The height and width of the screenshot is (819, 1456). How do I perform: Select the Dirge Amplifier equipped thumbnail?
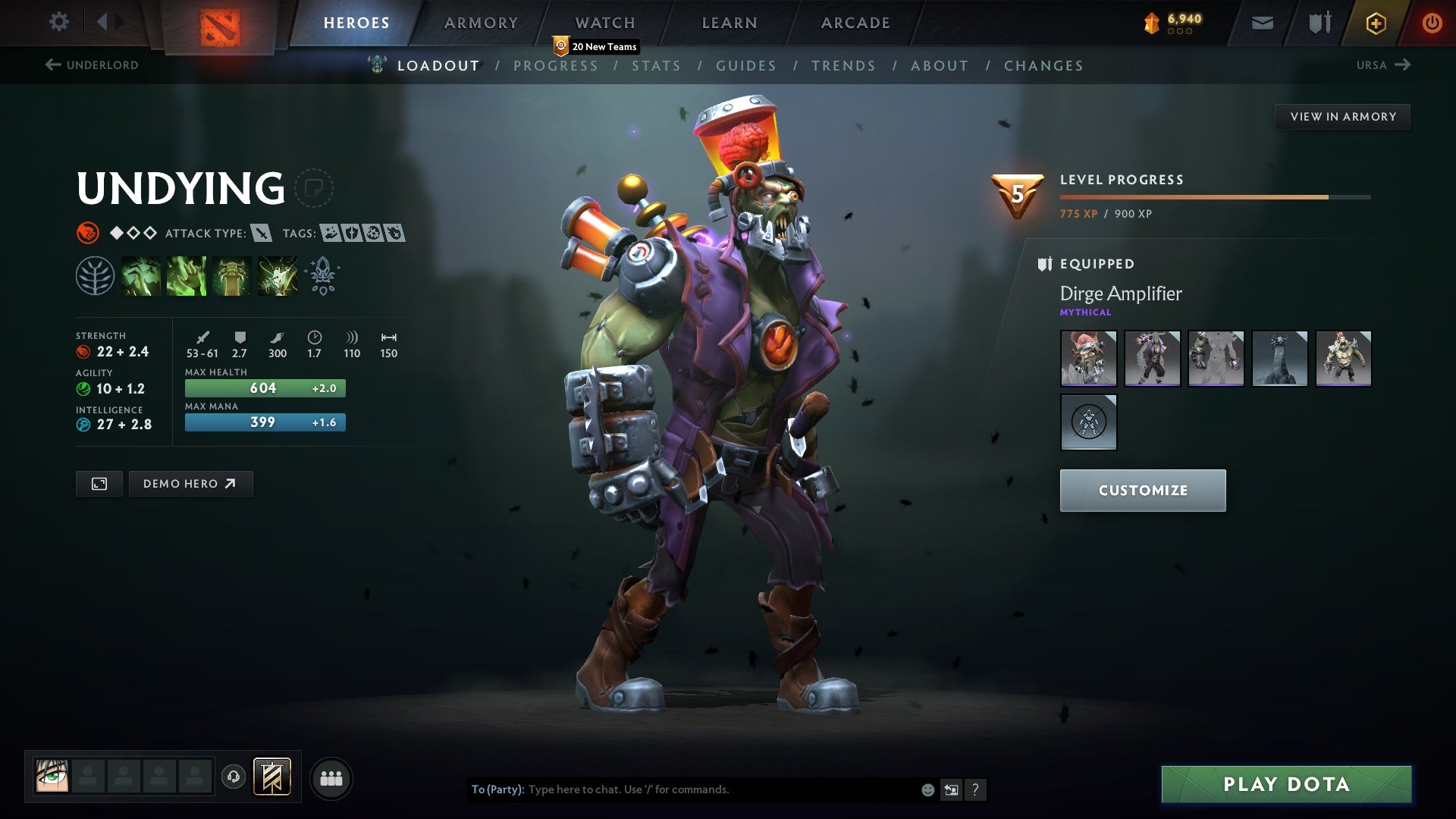click(1088, 359)
